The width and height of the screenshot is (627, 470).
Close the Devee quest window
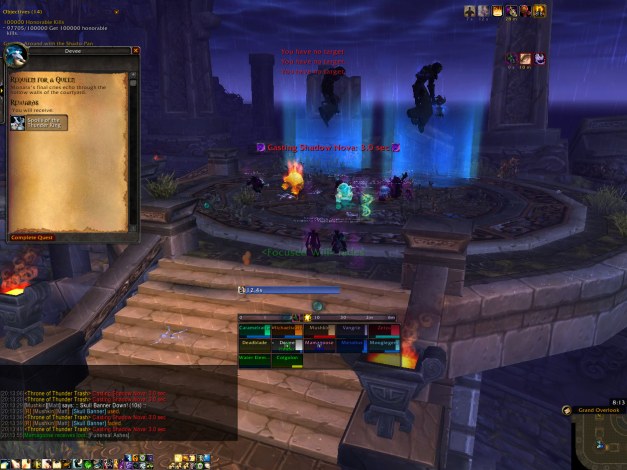coord(136,50)
